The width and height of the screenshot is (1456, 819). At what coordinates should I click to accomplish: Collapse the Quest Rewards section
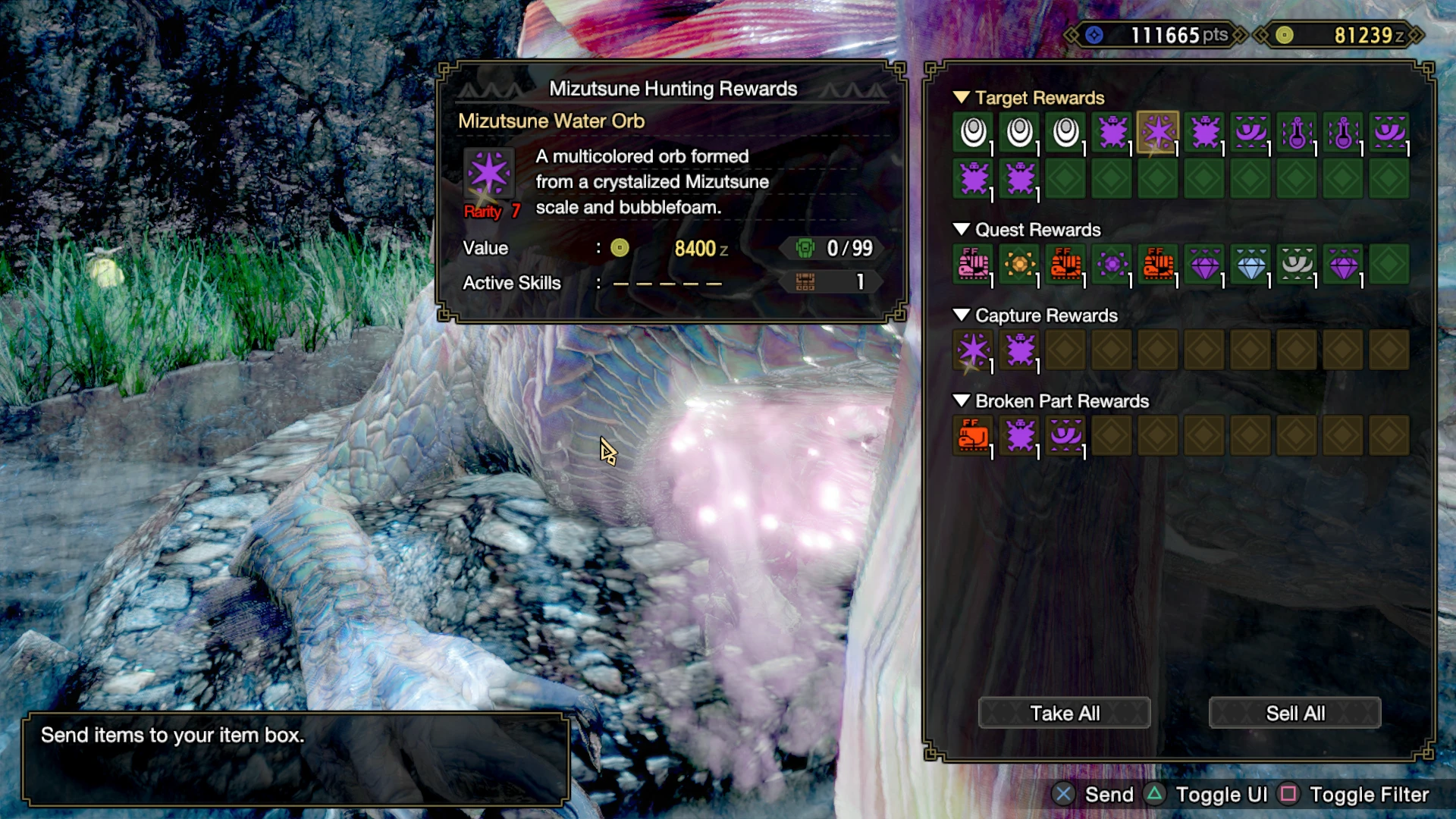point(963,229)
